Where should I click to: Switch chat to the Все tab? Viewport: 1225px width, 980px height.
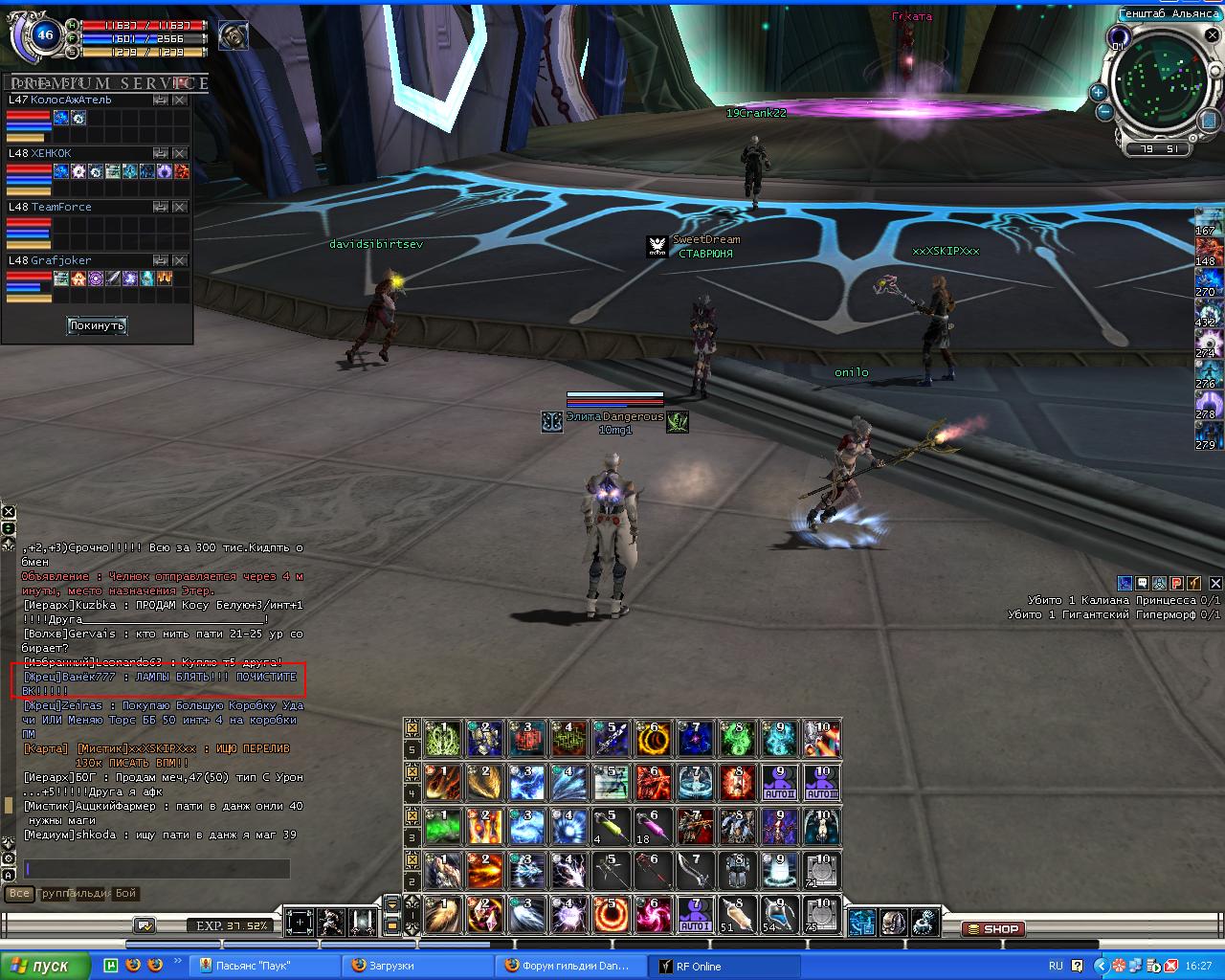(18, 893)
